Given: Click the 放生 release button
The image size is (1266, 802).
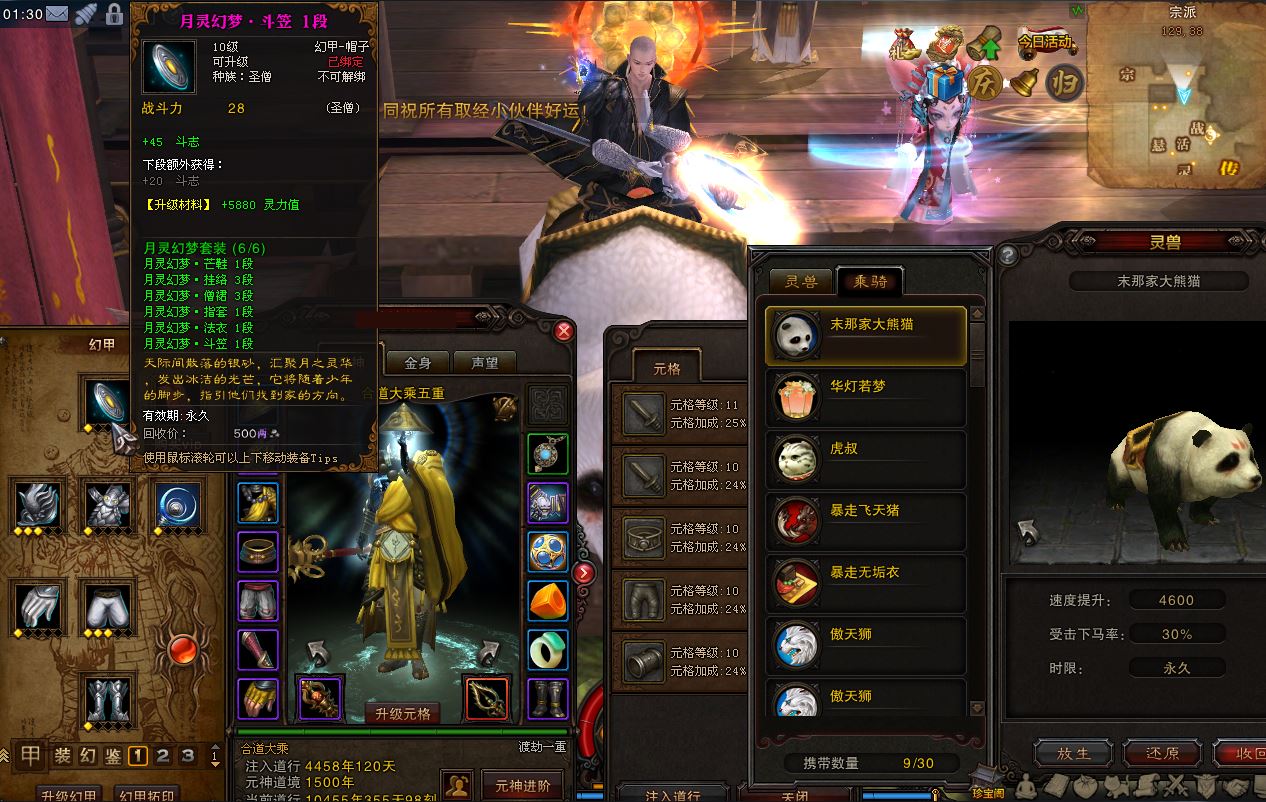Looking at the screenshot, I should click(1072, 753).
